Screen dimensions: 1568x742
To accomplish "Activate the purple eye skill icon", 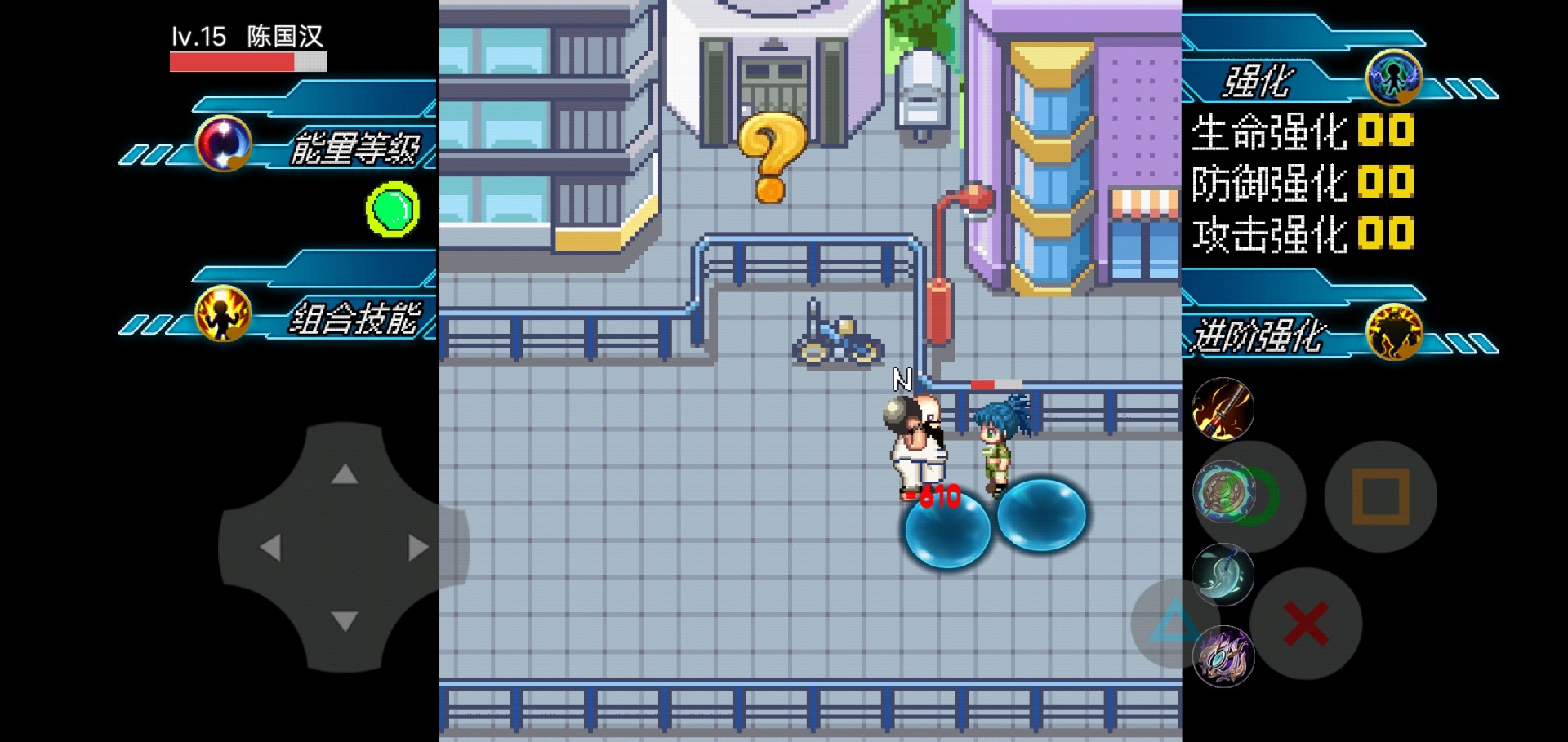I will point(1223,656).
